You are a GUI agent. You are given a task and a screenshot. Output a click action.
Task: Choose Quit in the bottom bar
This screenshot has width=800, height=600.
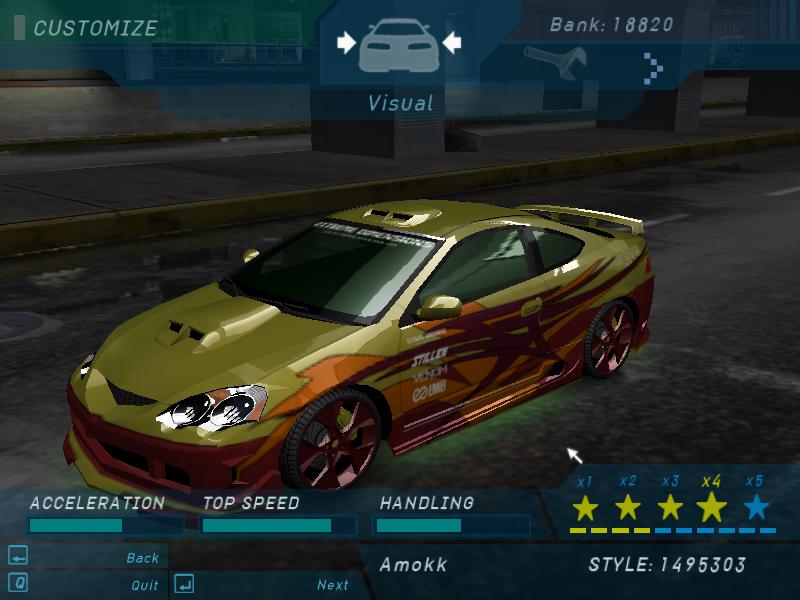click(x=145, y=585)
